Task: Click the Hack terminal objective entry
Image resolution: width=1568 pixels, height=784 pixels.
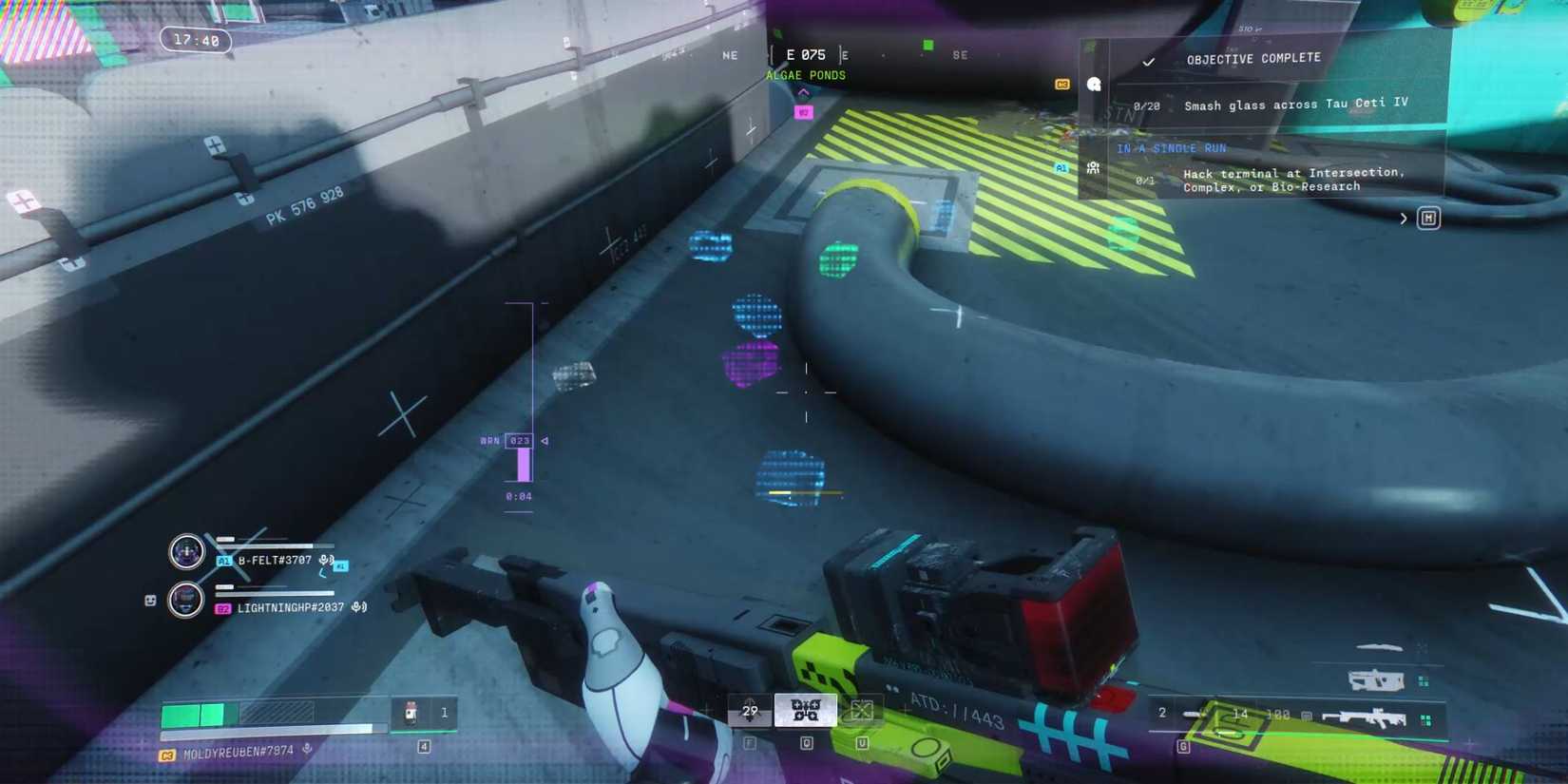Action: tap(1294, 180)
